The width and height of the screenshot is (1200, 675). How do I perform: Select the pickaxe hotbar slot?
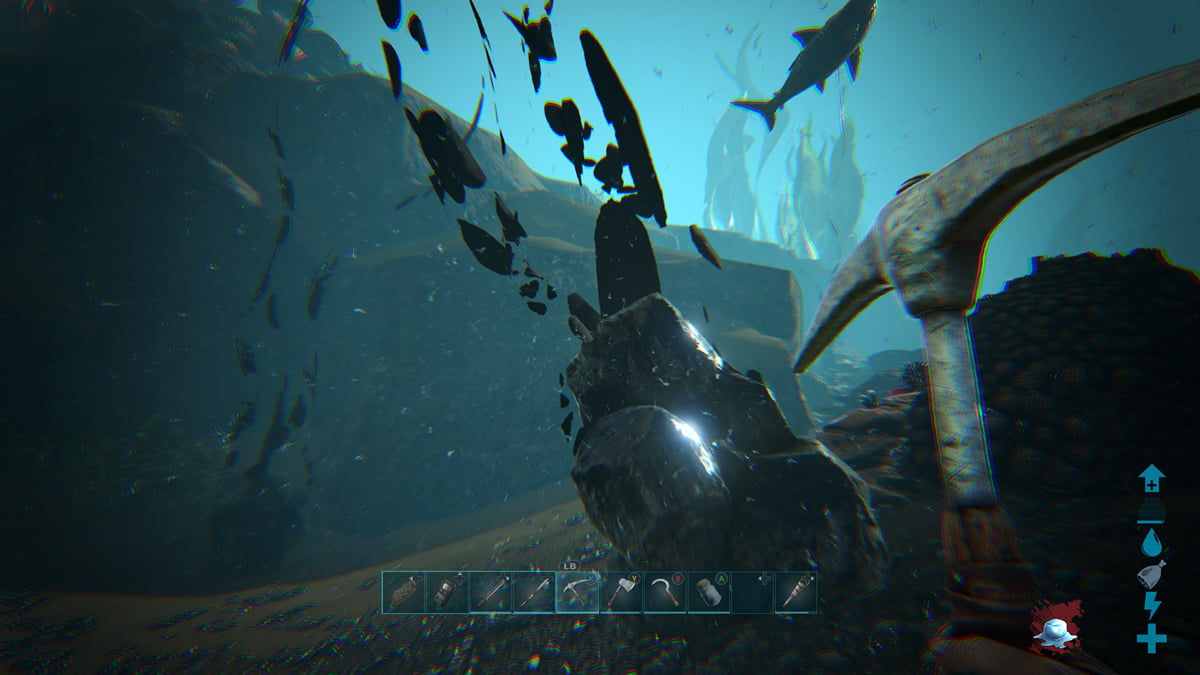[x=577, y=592]
